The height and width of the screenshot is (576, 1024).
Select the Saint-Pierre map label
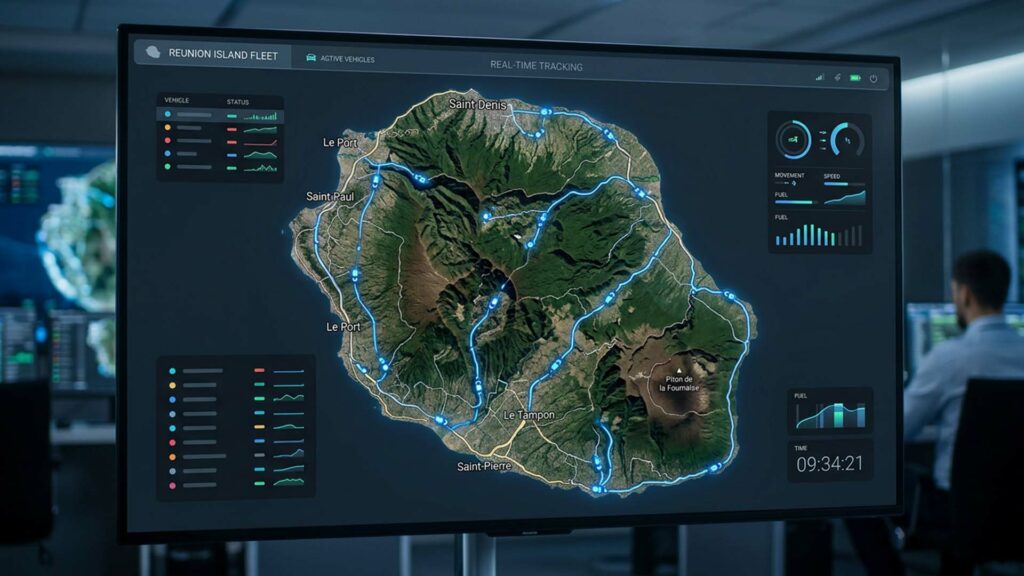click(x=484, y=467)
